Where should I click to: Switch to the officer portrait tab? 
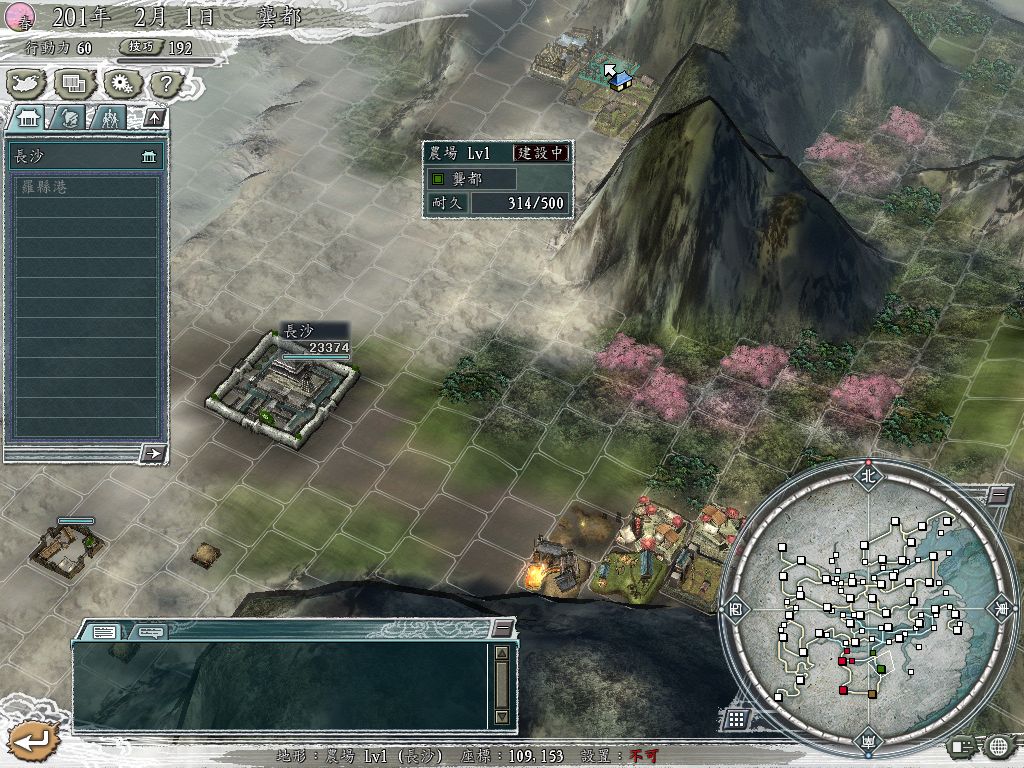coord(70,118)
